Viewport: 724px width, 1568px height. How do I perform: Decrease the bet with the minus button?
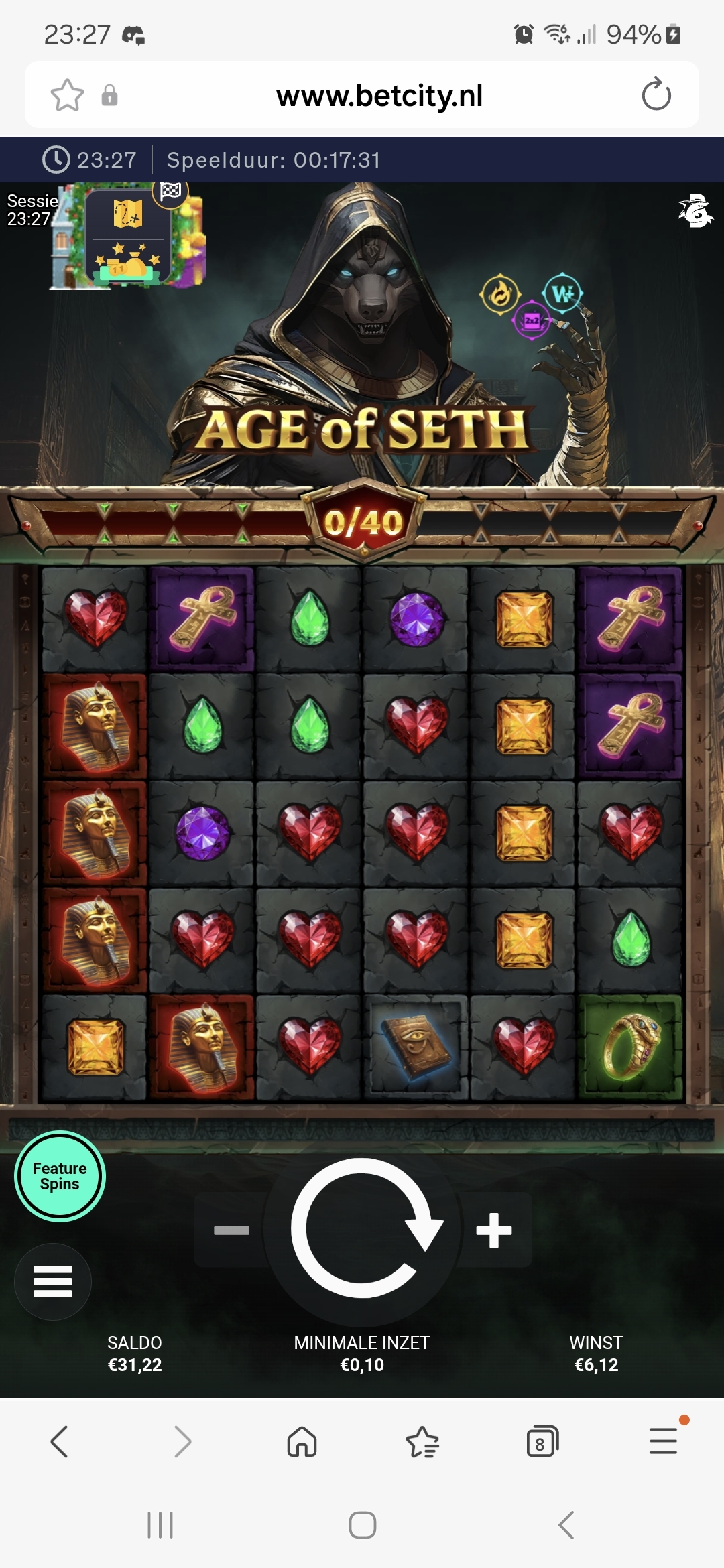point(231,1230)
